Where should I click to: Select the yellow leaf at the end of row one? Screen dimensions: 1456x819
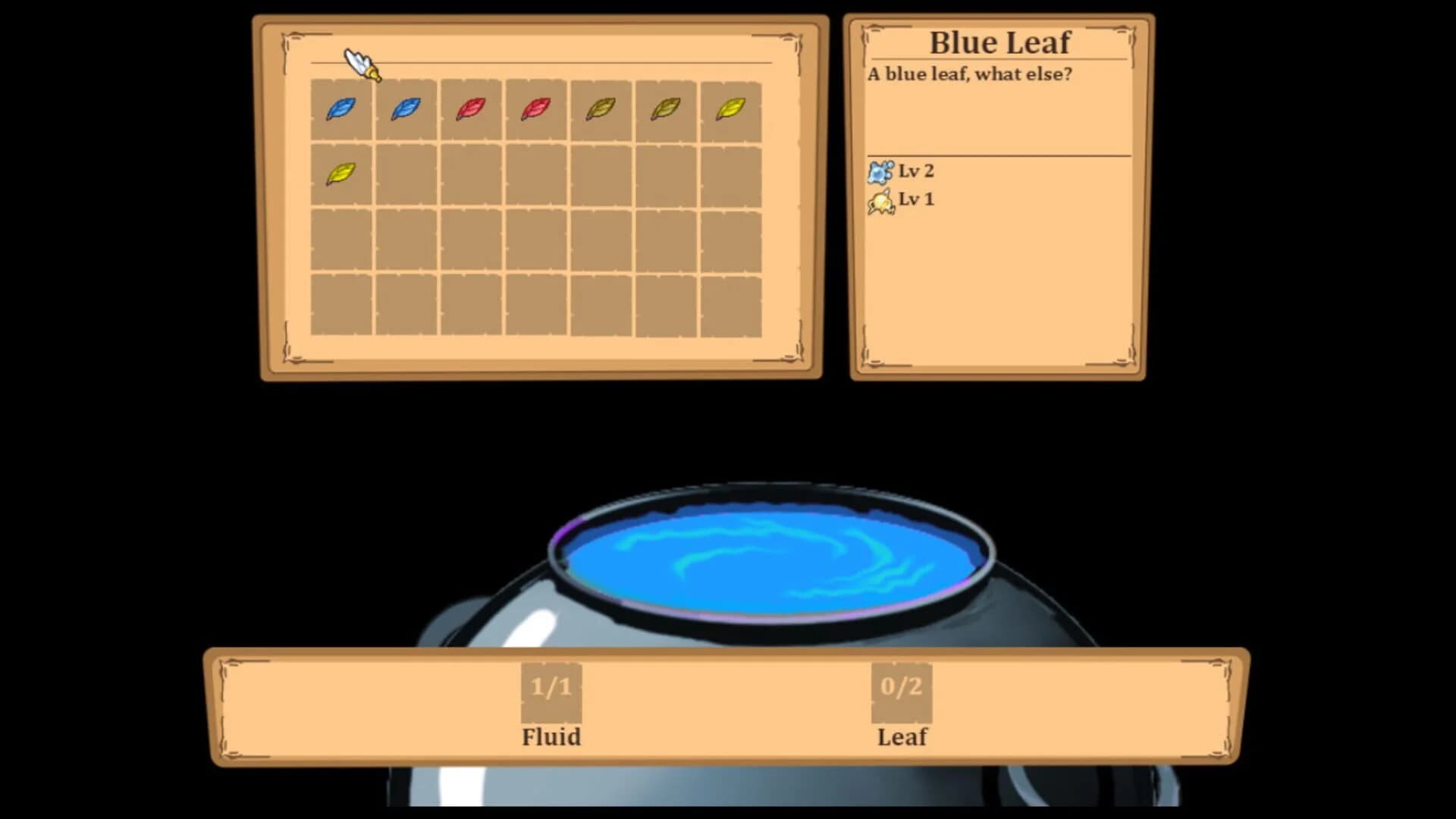[x=730, y=108]
